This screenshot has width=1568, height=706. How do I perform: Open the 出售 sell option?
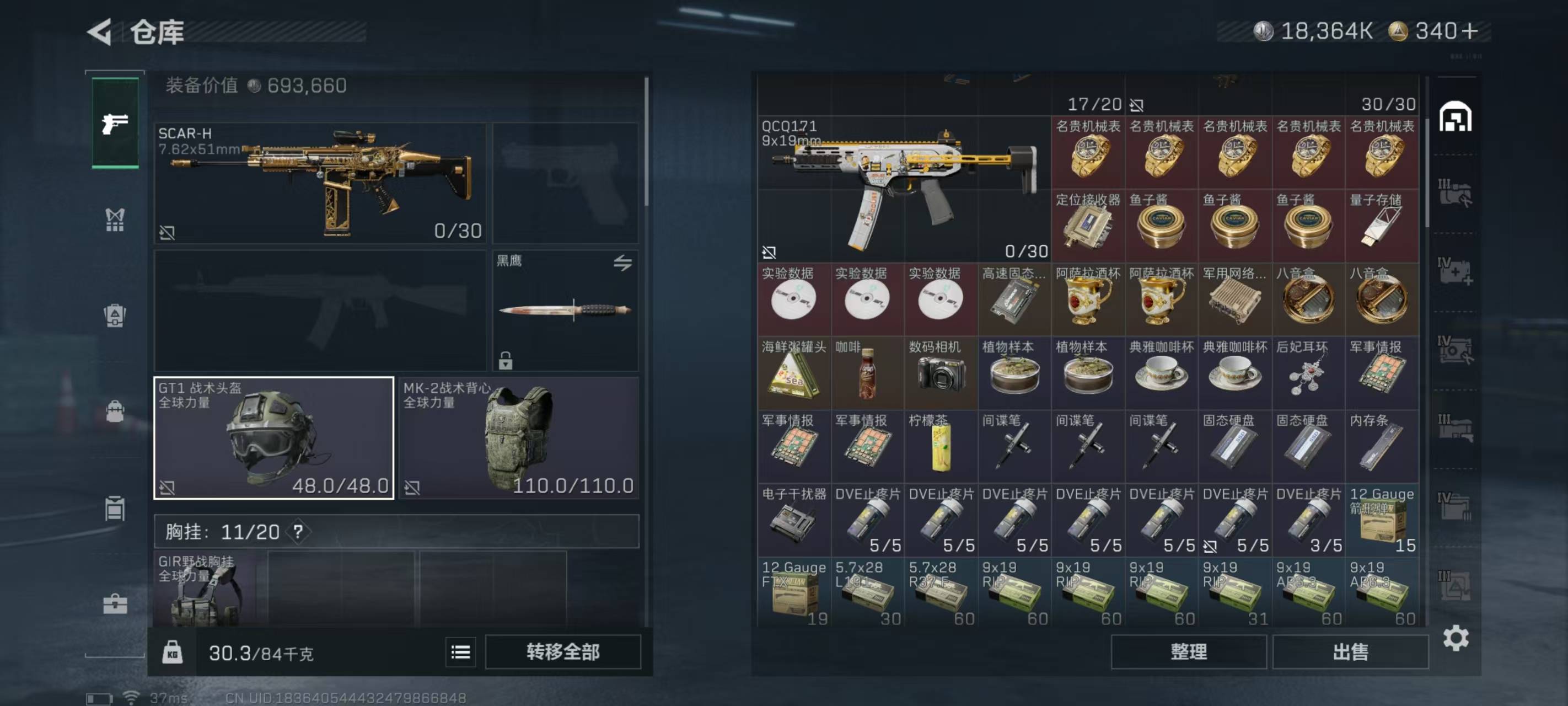coord(1350,652)
